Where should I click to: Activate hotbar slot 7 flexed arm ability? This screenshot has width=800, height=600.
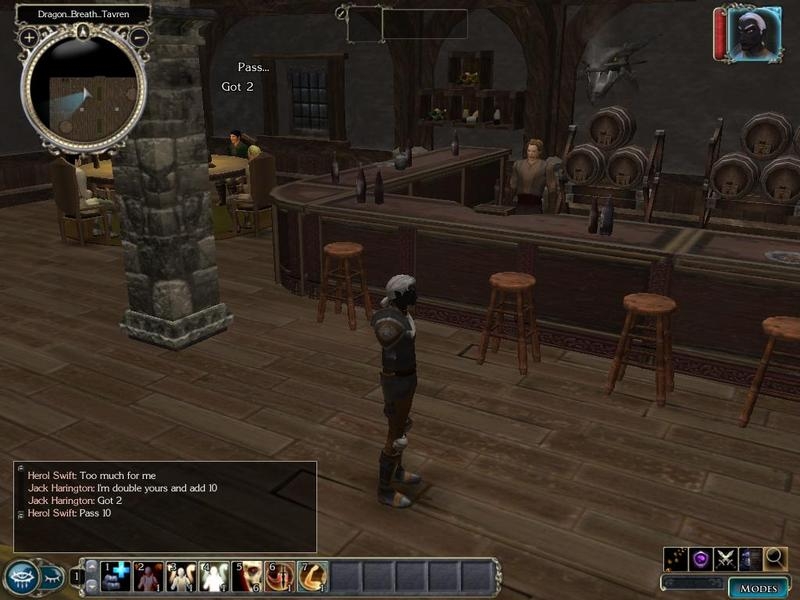[x=313, y=576]
